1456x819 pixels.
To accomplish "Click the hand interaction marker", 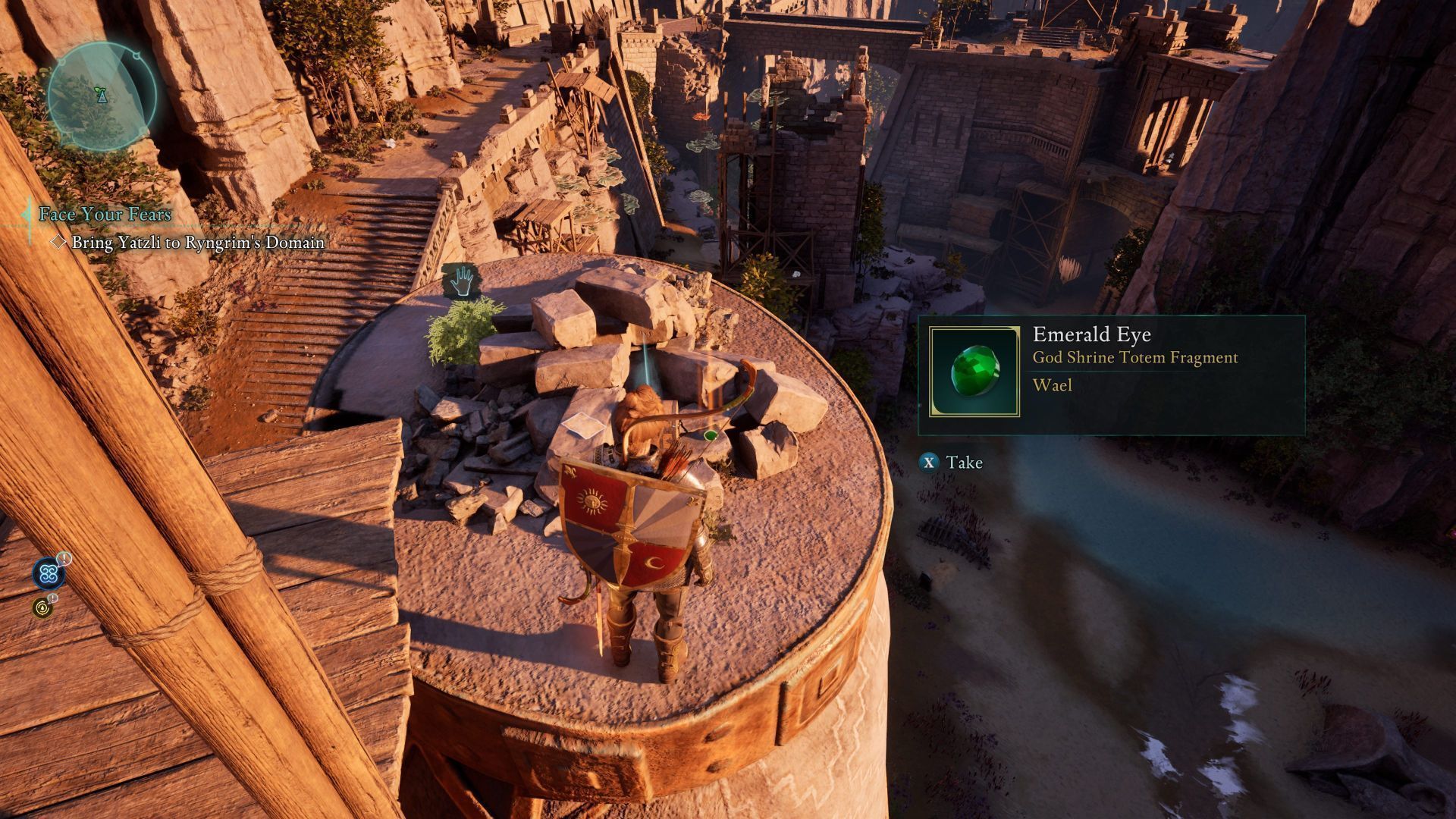I will click(x=461, y=281).
